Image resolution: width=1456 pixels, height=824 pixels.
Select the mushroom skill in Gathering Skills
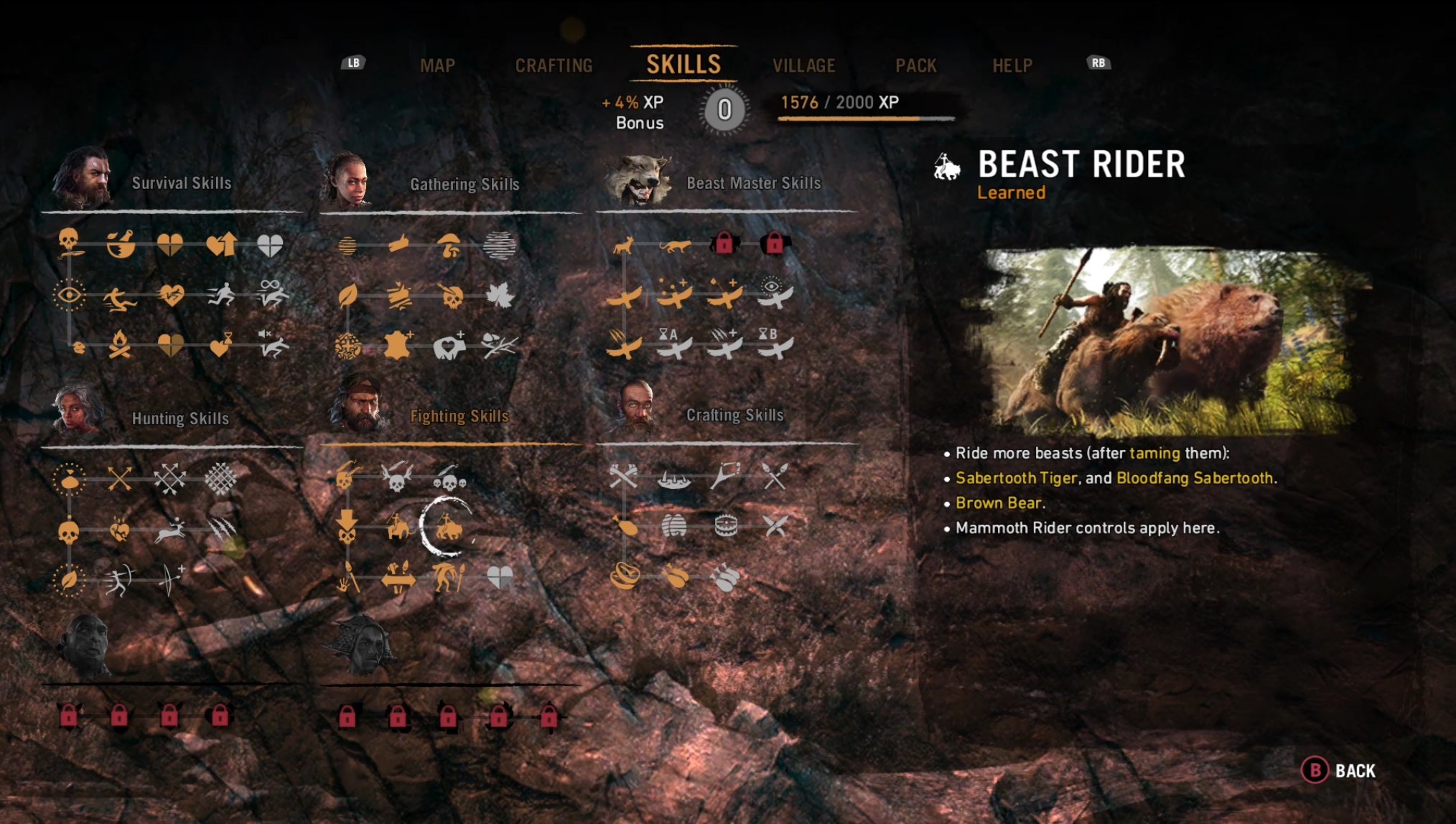click(449, 245)
